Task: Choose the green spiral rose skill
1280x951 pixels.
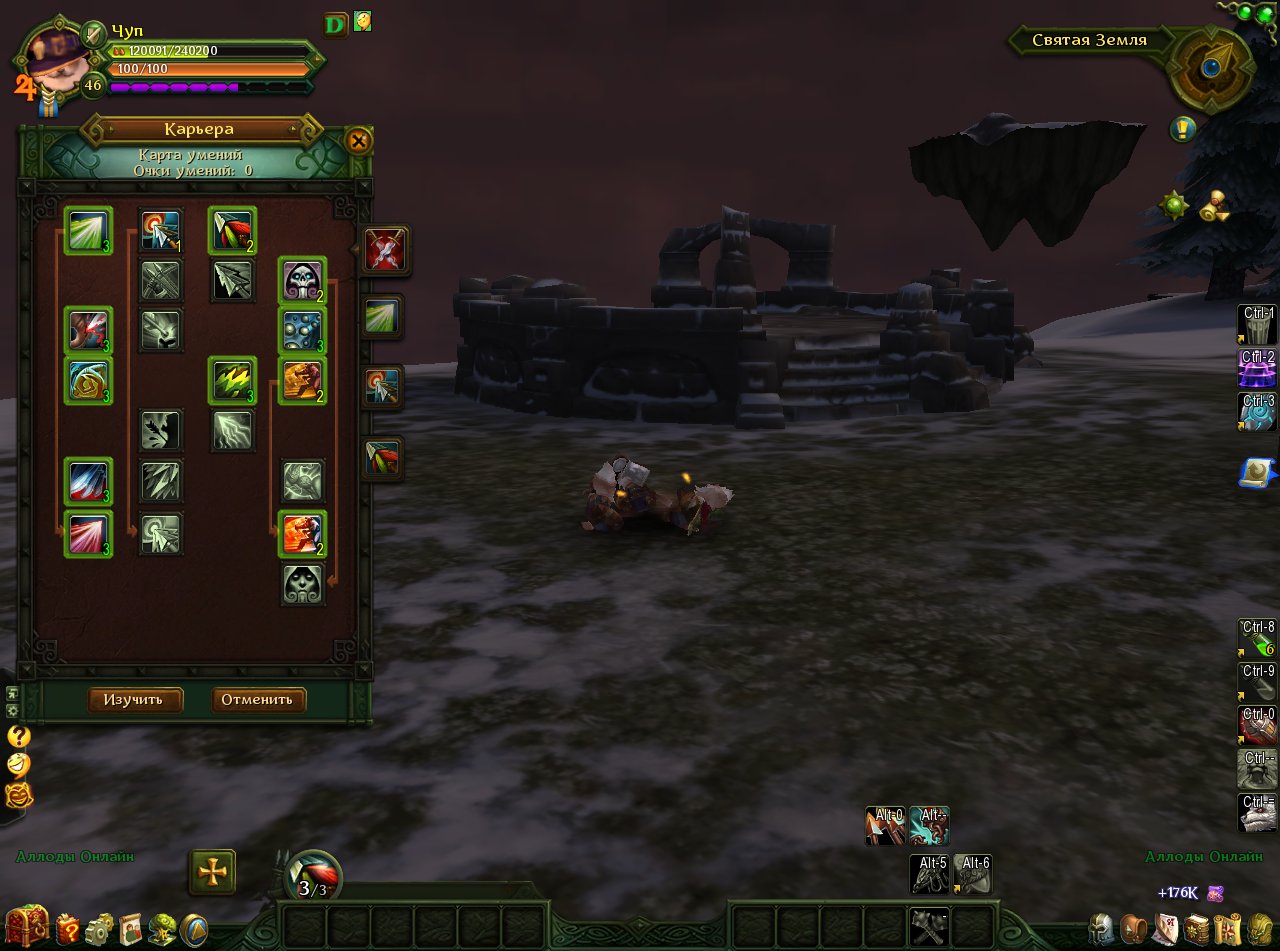Action: click(88, 381)
